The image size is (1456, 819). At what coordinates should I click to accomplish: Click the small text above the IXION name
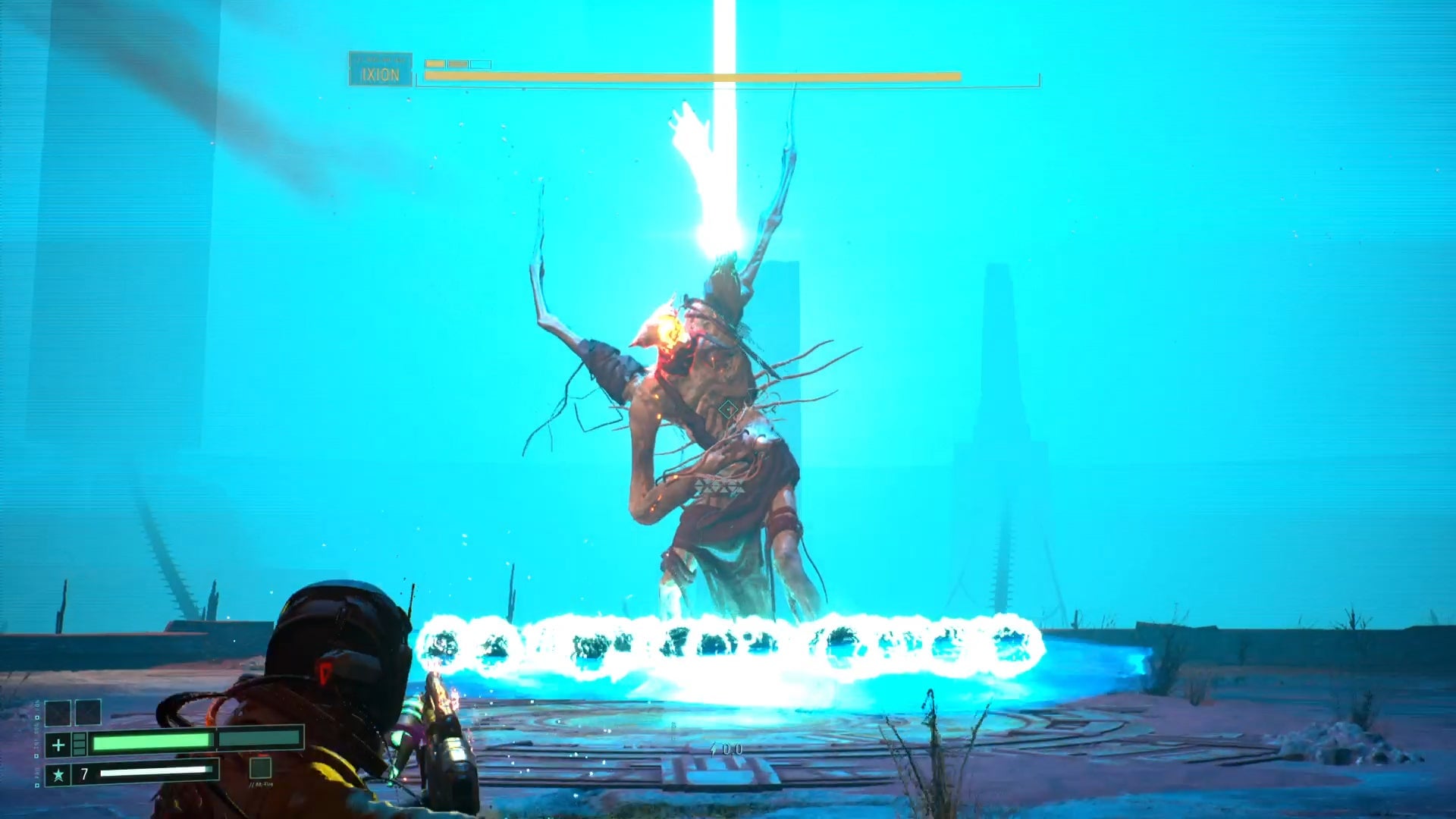[381, 58]
